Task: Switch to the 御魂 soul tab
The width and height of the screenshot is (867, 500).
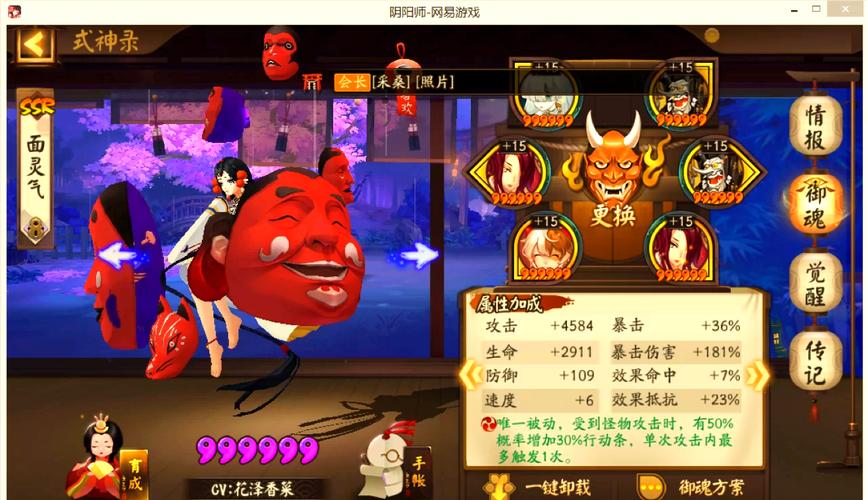Action: 815,203
